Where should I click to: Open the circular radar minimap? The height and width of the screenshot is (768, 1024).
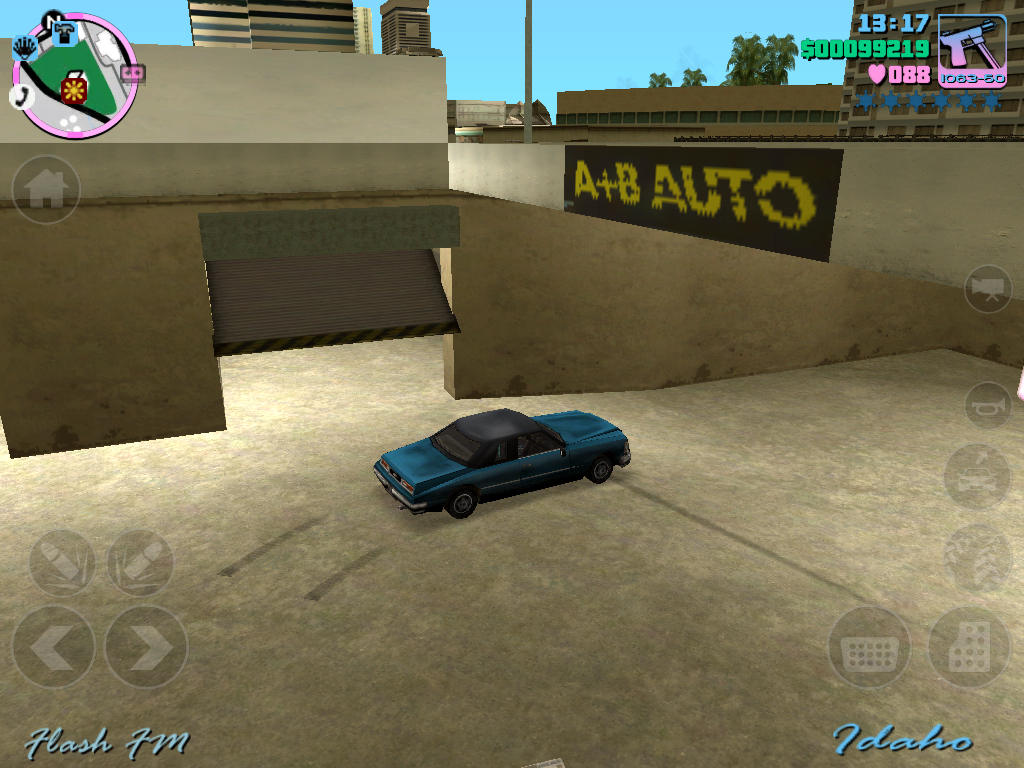tap(75, 75)
